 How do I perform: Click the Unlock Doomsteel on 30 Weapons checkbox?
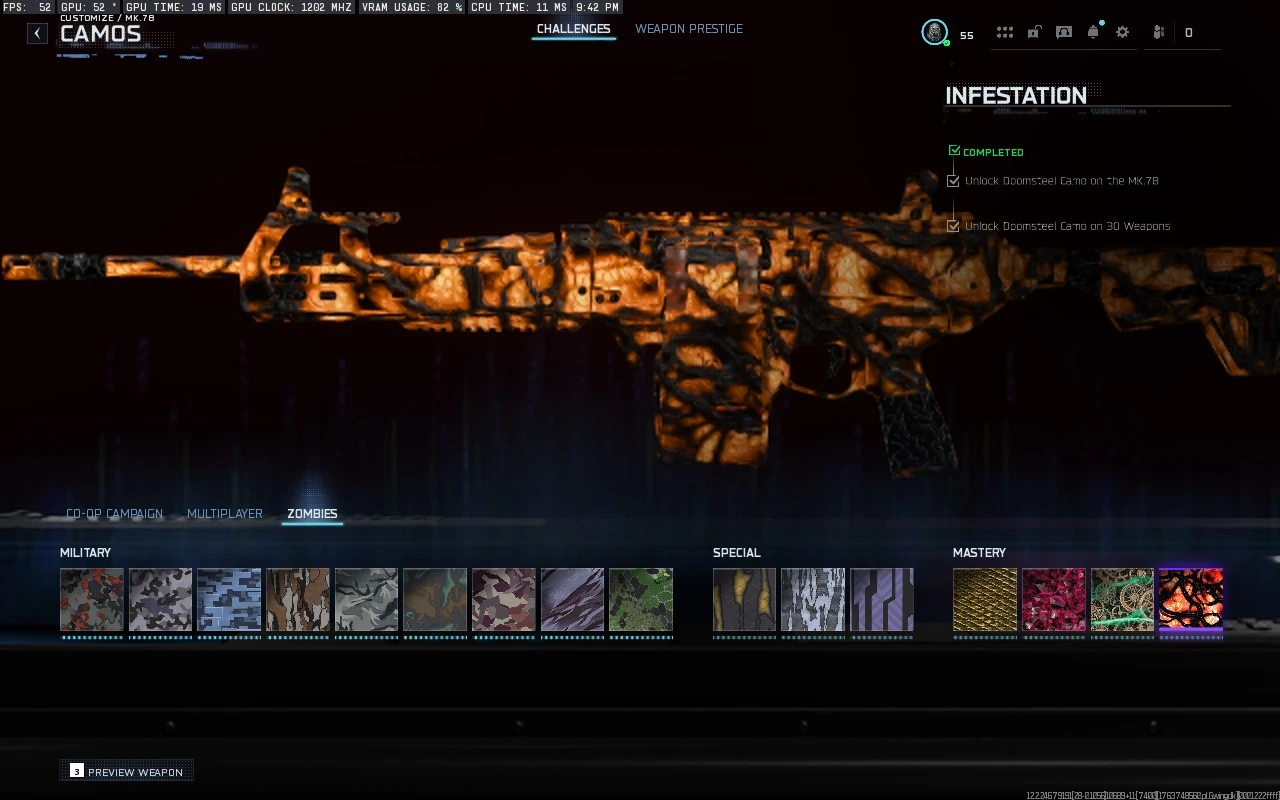[953, 225]
